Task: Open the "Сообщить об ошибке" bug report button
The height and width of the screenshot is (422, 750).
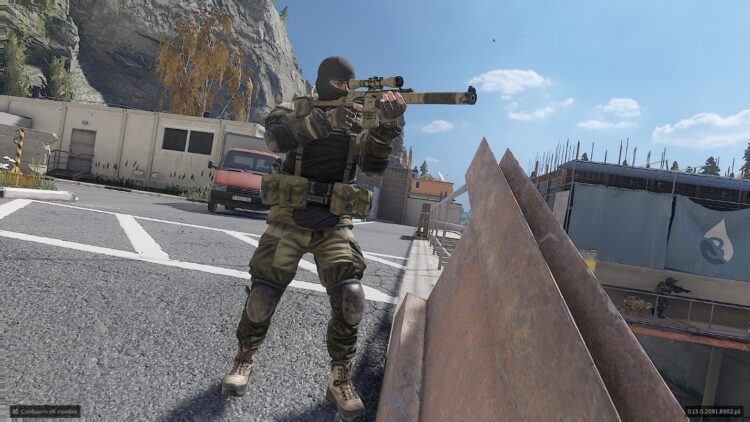Action: pos(45,411)
